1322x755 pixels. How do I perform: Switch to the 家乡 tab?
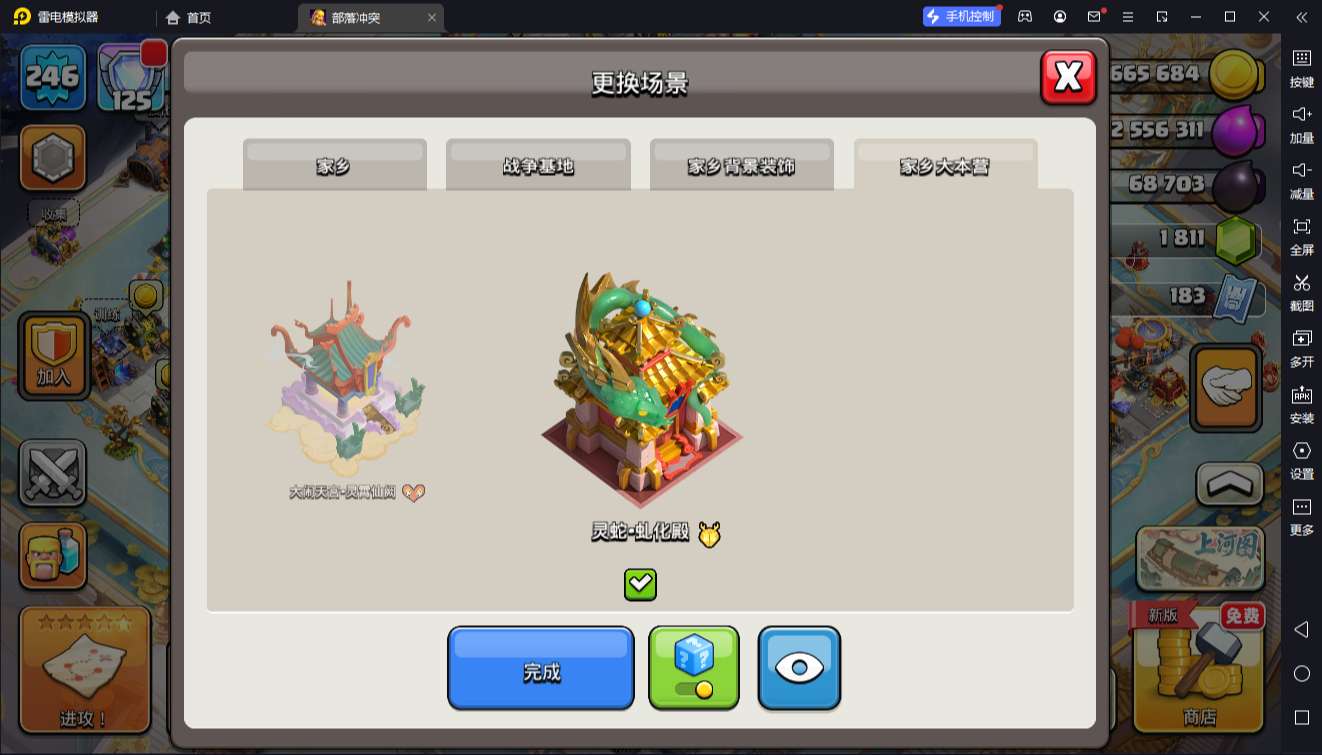(x=334, y=165)
